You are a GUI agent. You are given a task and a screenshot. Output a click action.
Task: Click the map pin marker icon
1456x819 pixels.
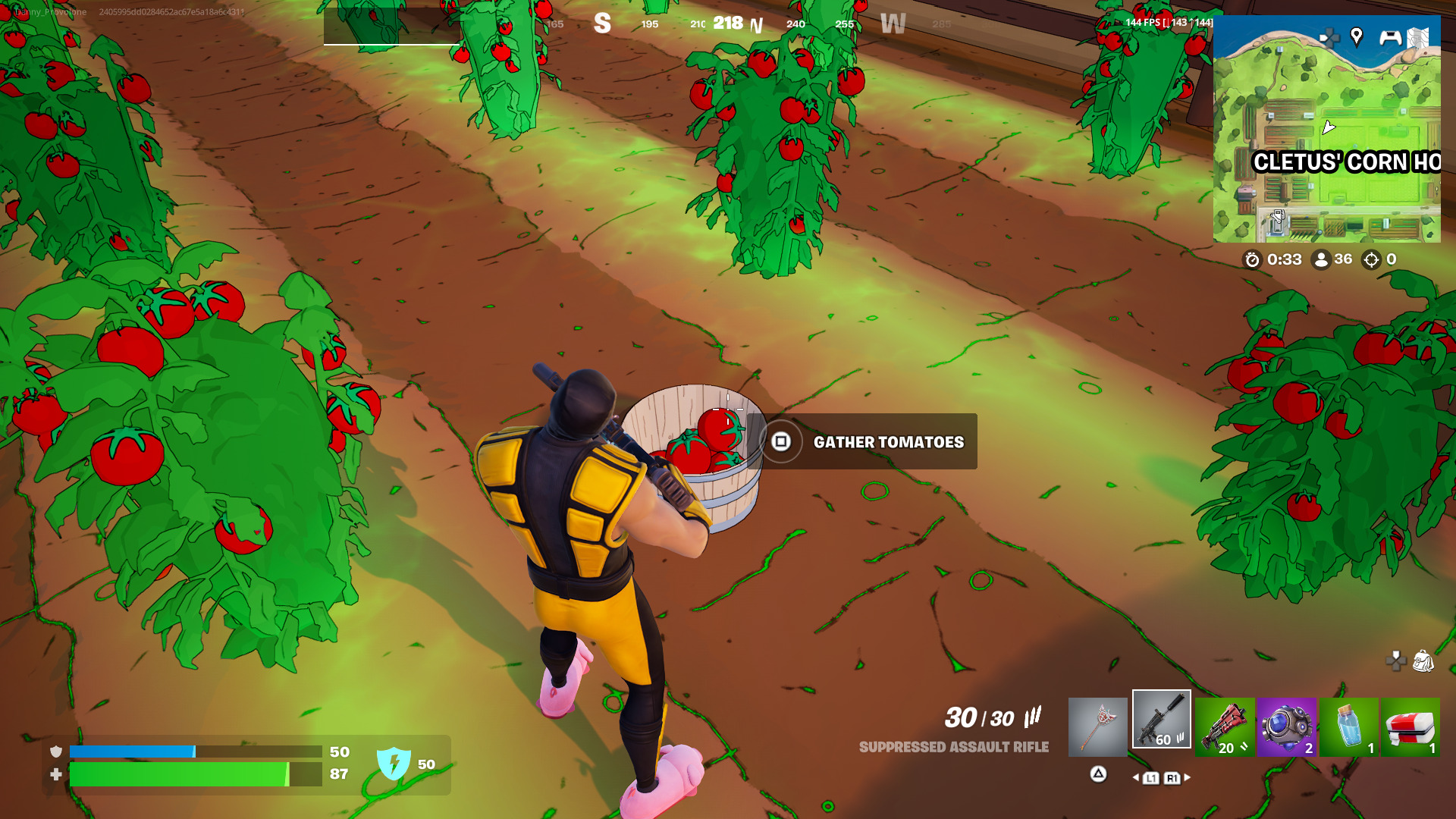1357,36
